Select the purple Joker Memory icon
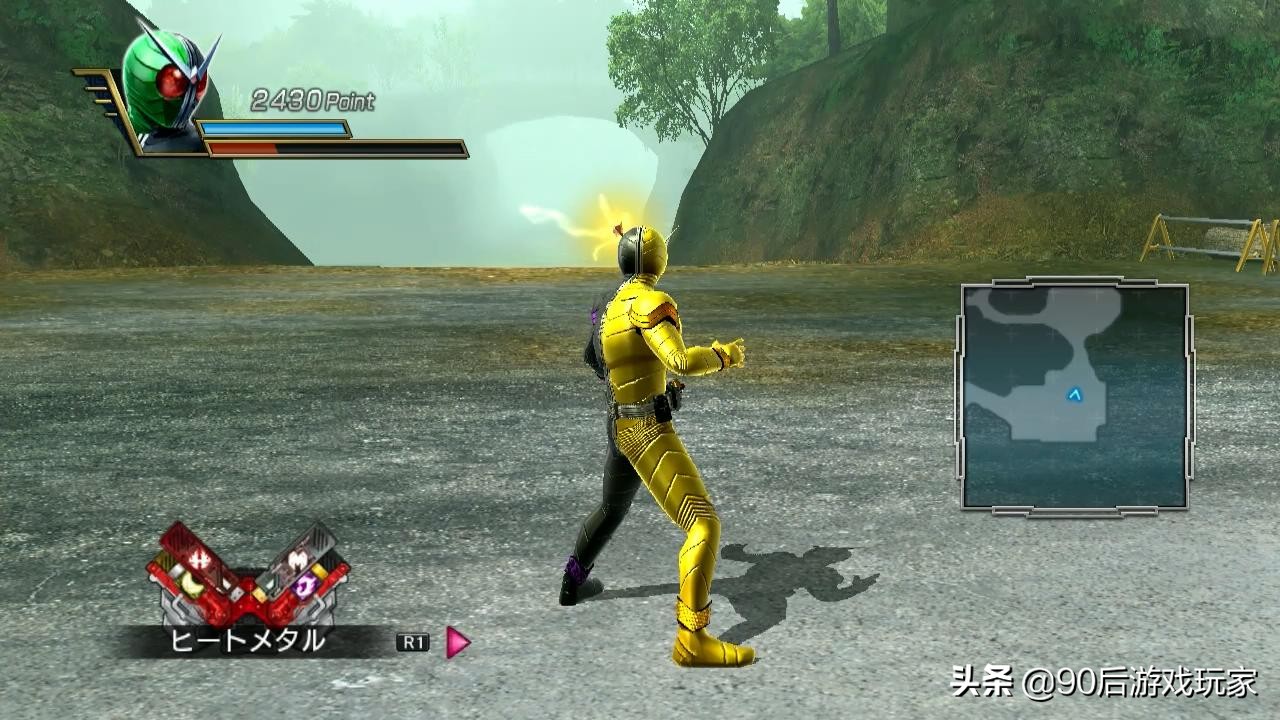Screen dimensions: 1280x720 (x=305, y=584)
